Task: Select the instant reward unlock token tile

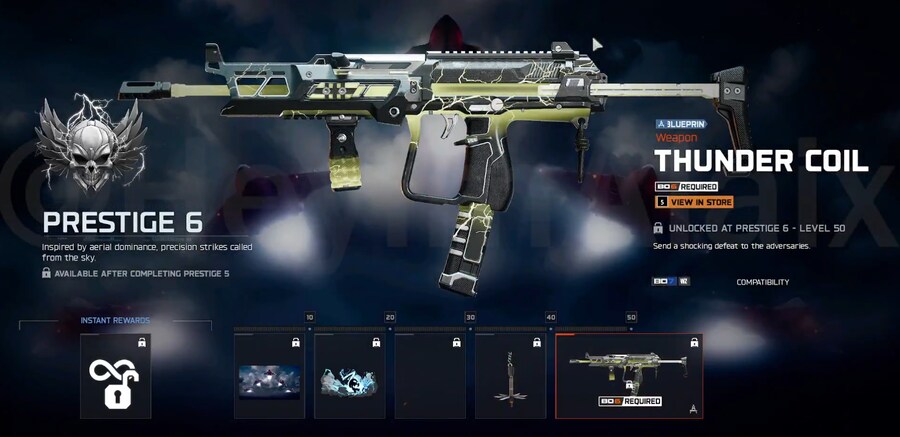Action: [x=115, y=376]
